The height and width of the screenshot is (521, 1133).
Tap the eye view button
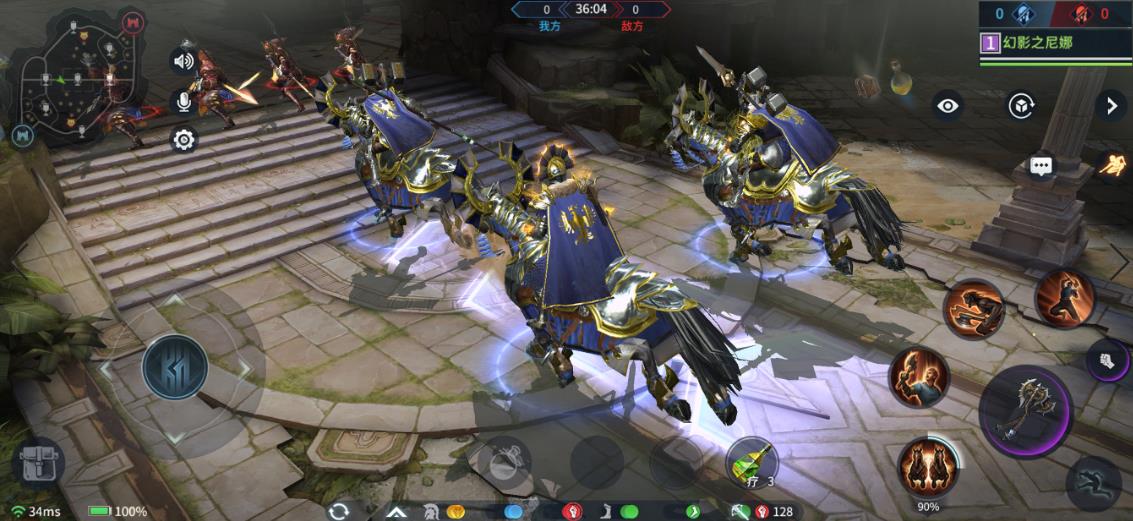pyautogui.click(x=947, y=105)
